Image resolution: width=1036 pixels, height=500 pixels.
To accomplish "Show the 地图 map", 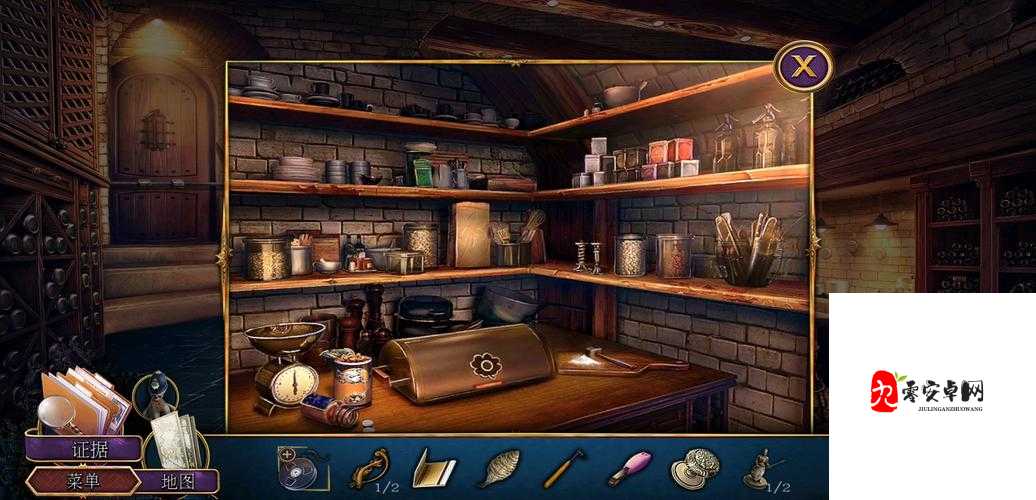I will click(x=176, y=481).
